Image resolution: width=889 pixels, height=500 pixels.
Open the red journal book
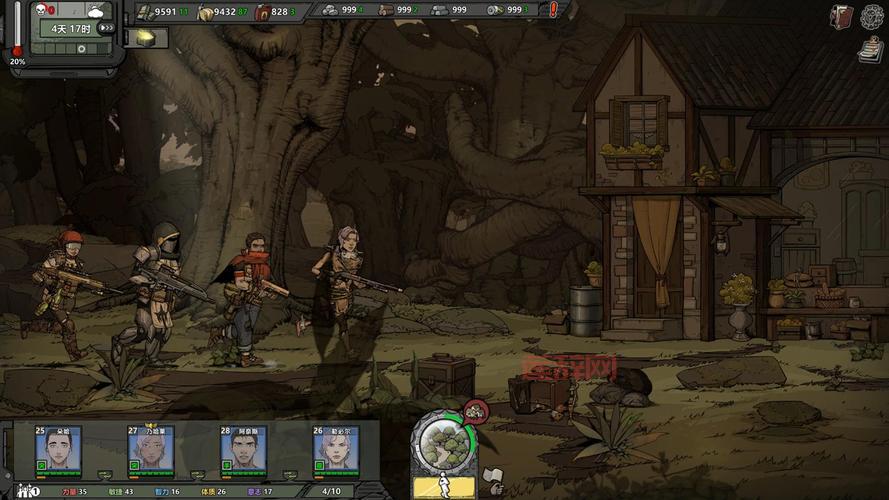tap(840, 16)
